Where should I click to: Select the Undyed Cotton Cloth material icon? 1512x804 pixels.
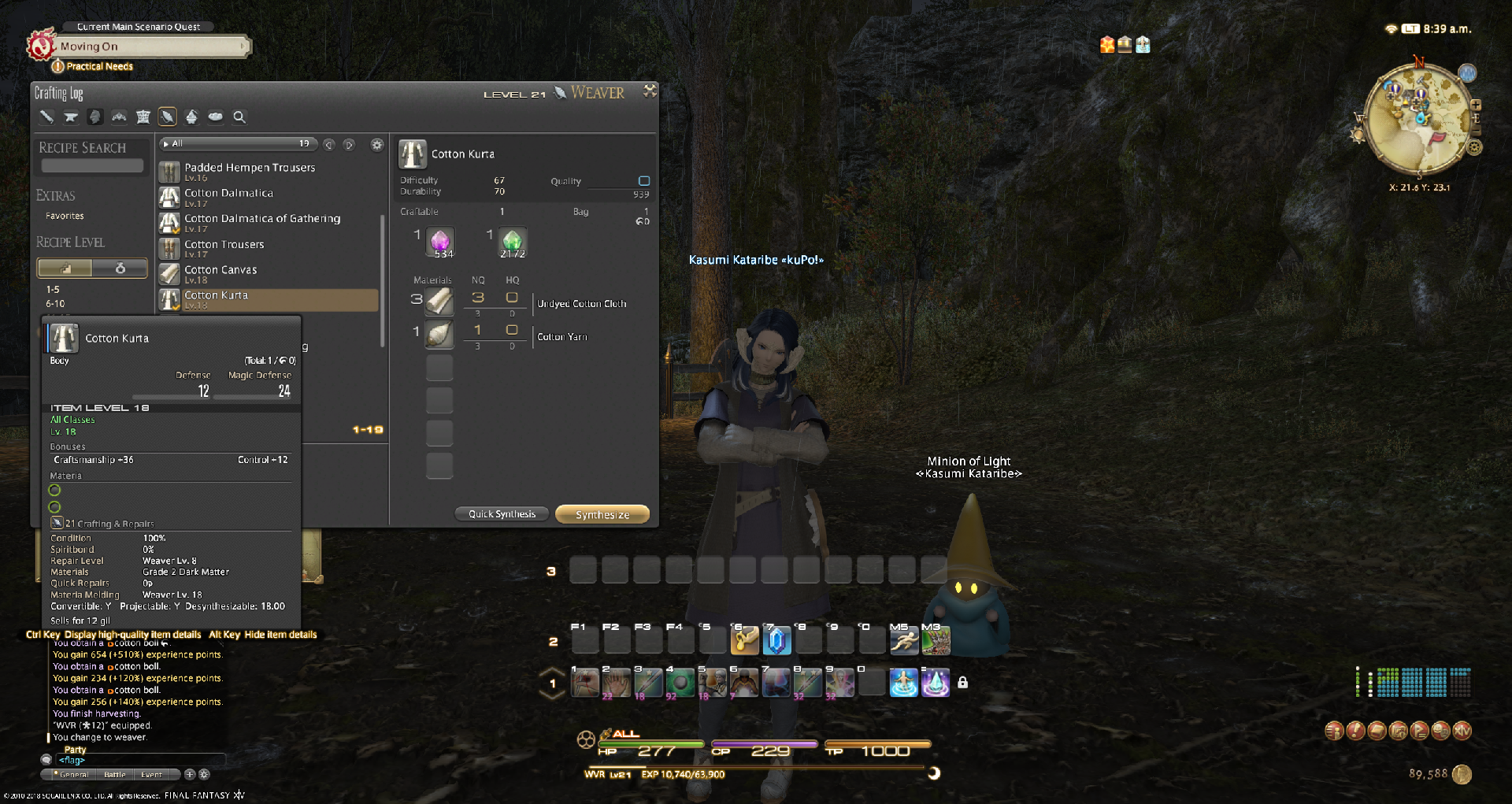point(439,301)
